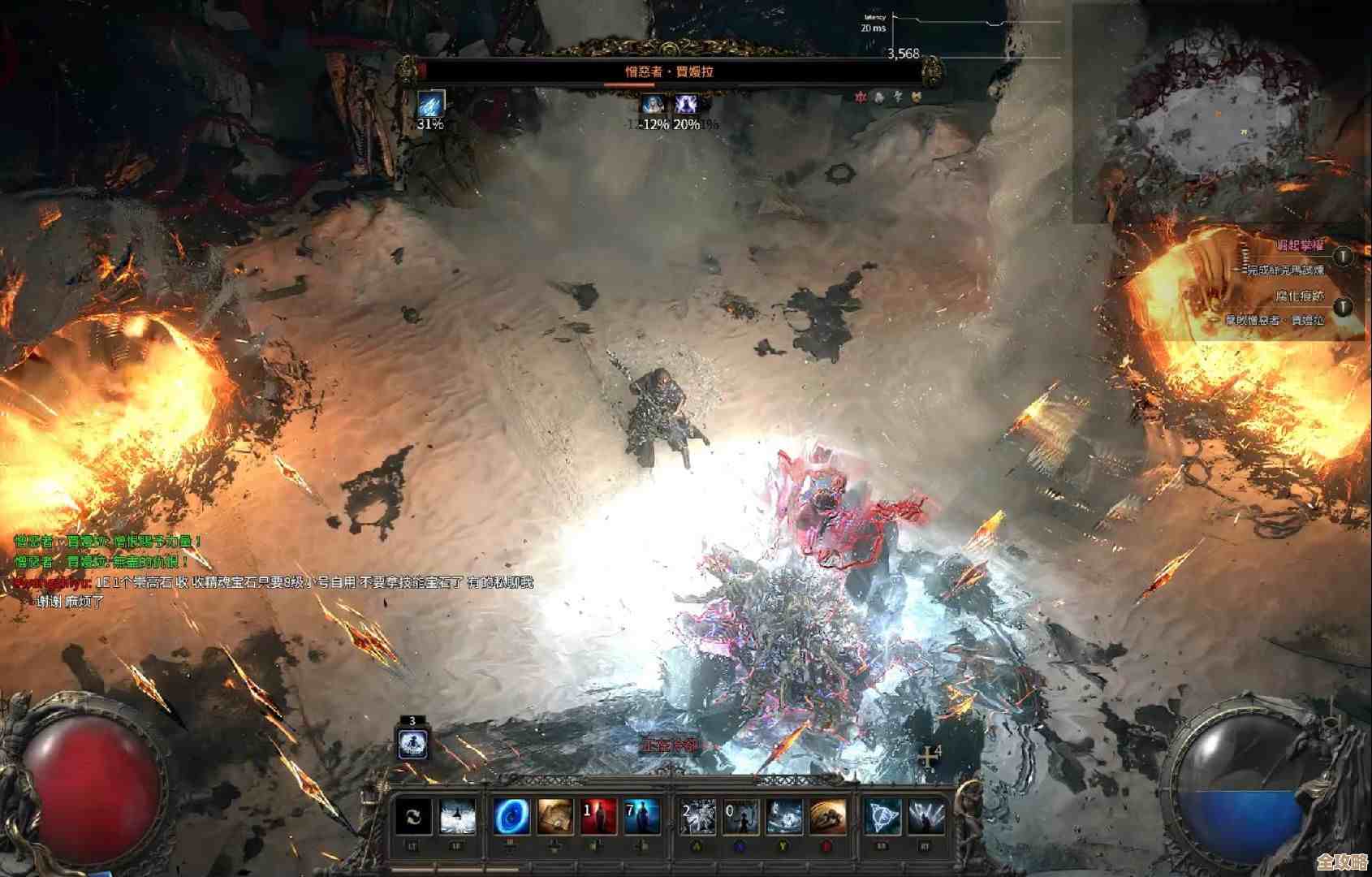The width and height of the screenshot is (1372, 877).
Task: Cast the orange sand swirl skill
Action: click(827, 818)
